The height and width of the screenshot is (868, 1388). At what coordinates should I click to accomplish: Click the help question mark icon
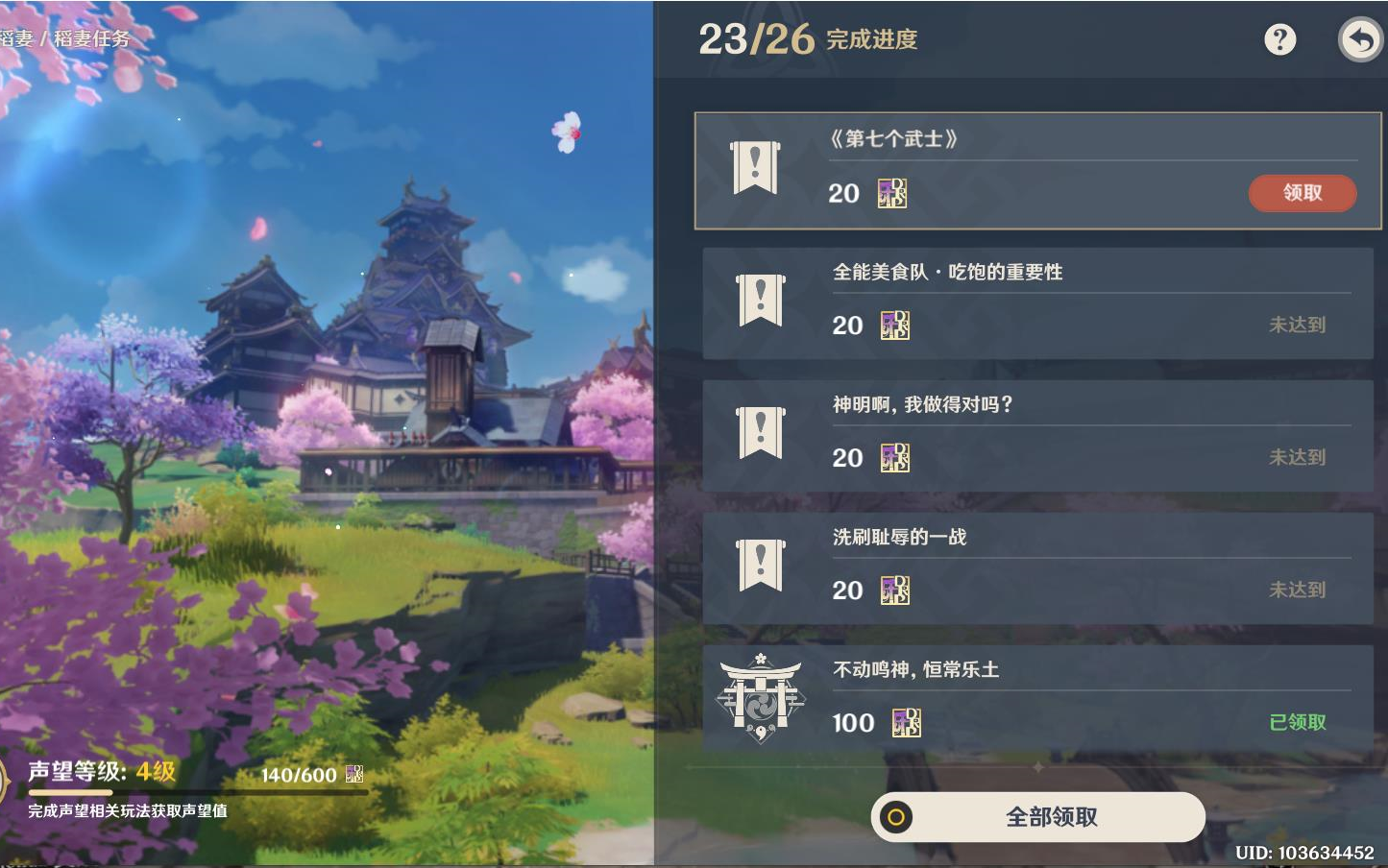point(1280,40)
